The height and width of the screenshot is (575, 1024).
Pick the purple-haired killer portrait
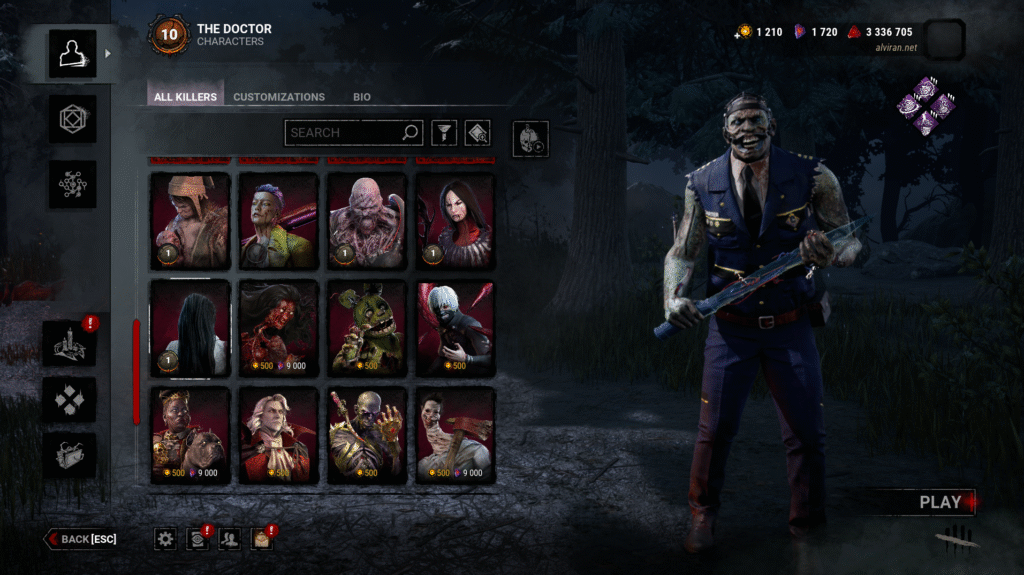(279, 221)
